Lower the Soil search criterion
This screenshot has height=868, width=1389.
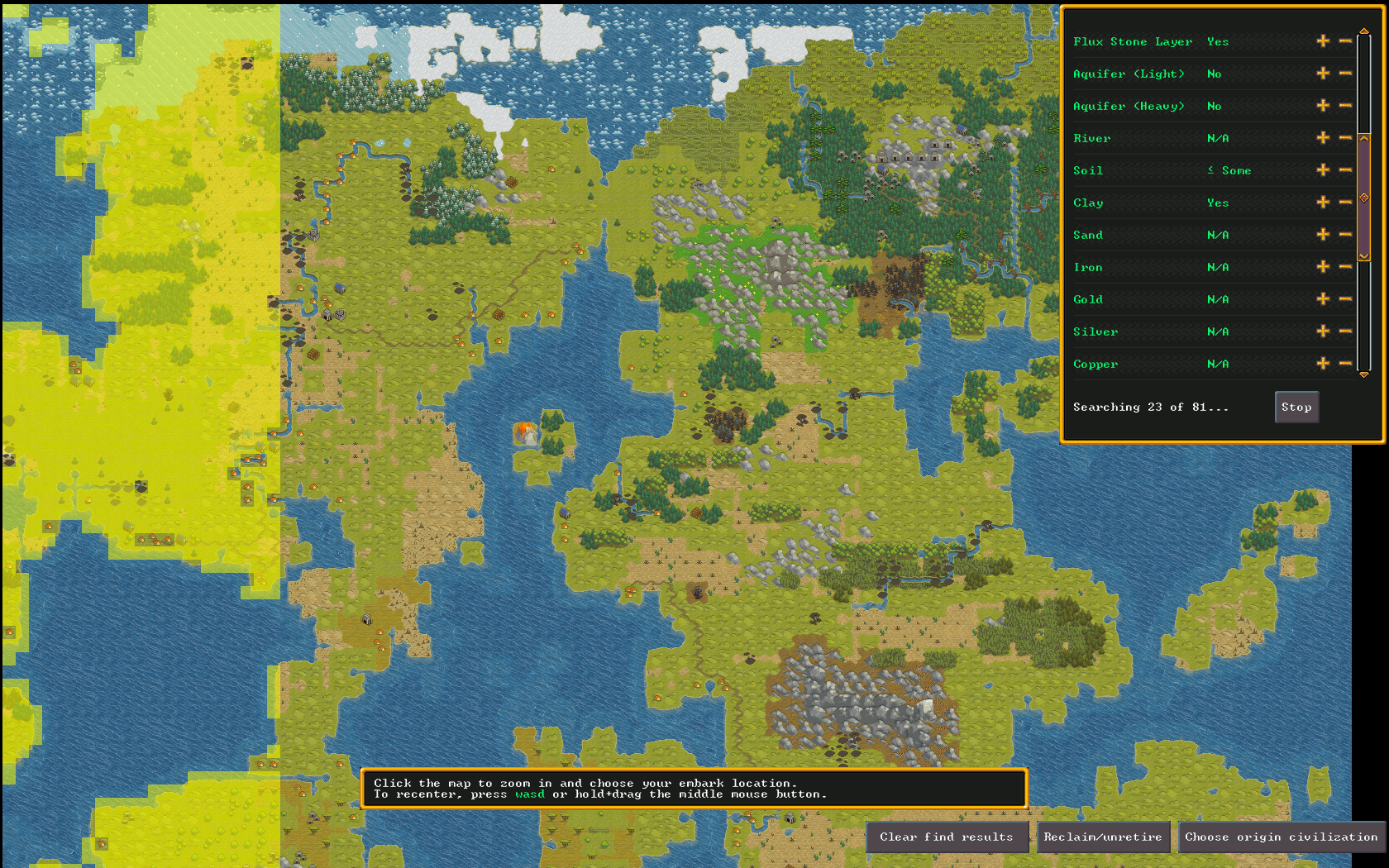[1345, 170]
